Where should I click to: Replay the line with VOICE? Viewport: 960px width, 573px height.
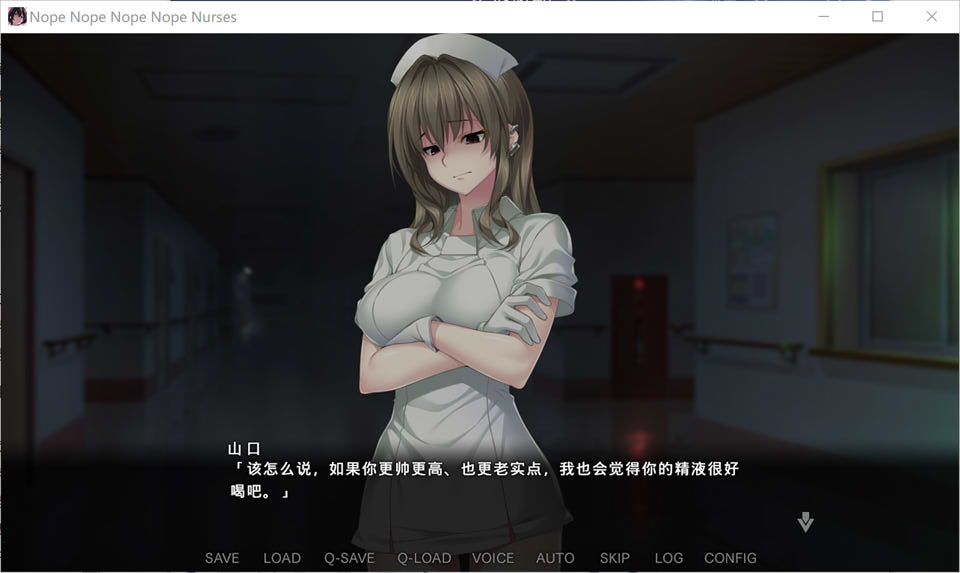[x=493, y=558]
